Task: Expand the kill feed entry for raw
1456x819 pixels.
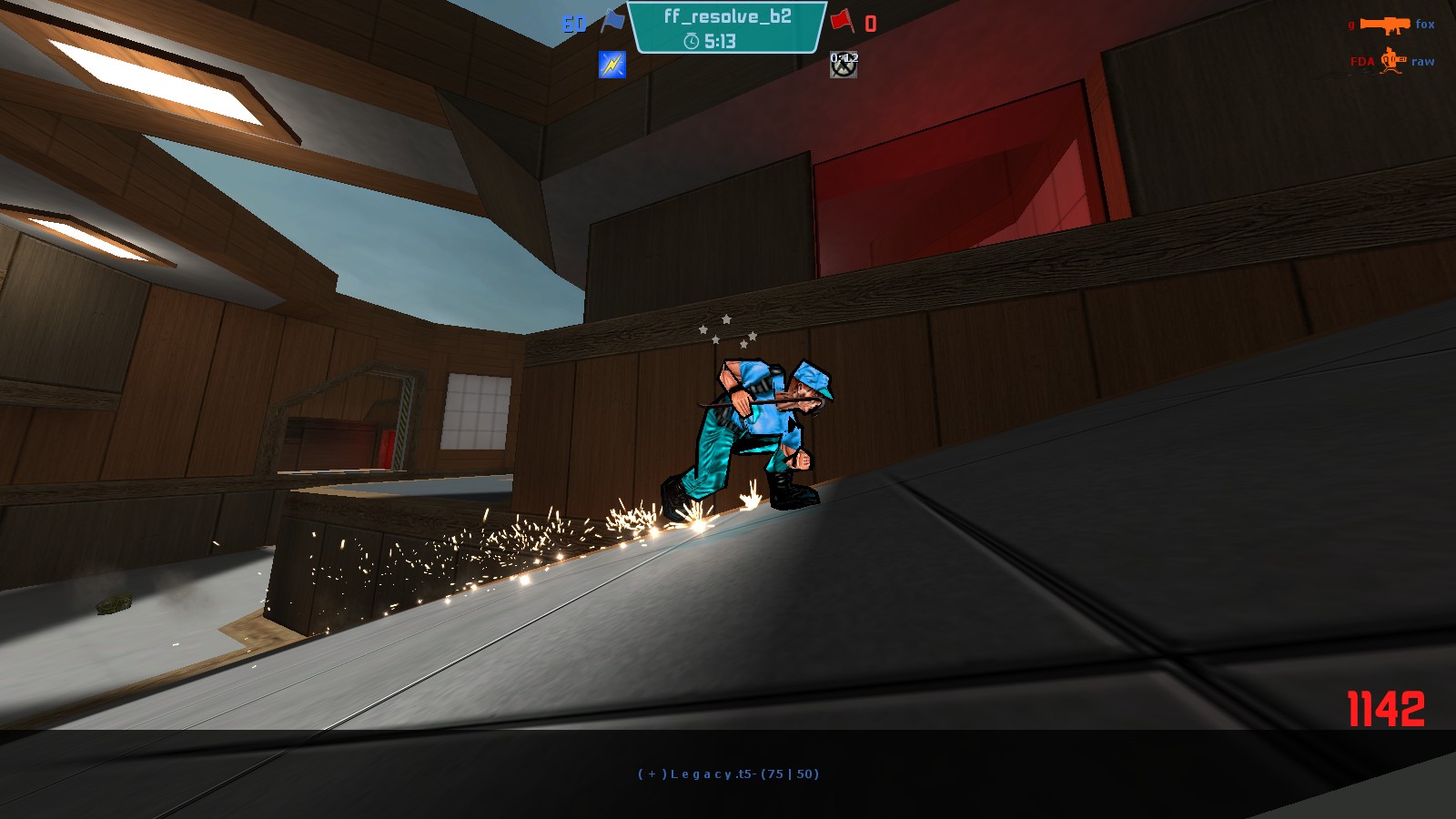Action: [x=1423, y=62]
